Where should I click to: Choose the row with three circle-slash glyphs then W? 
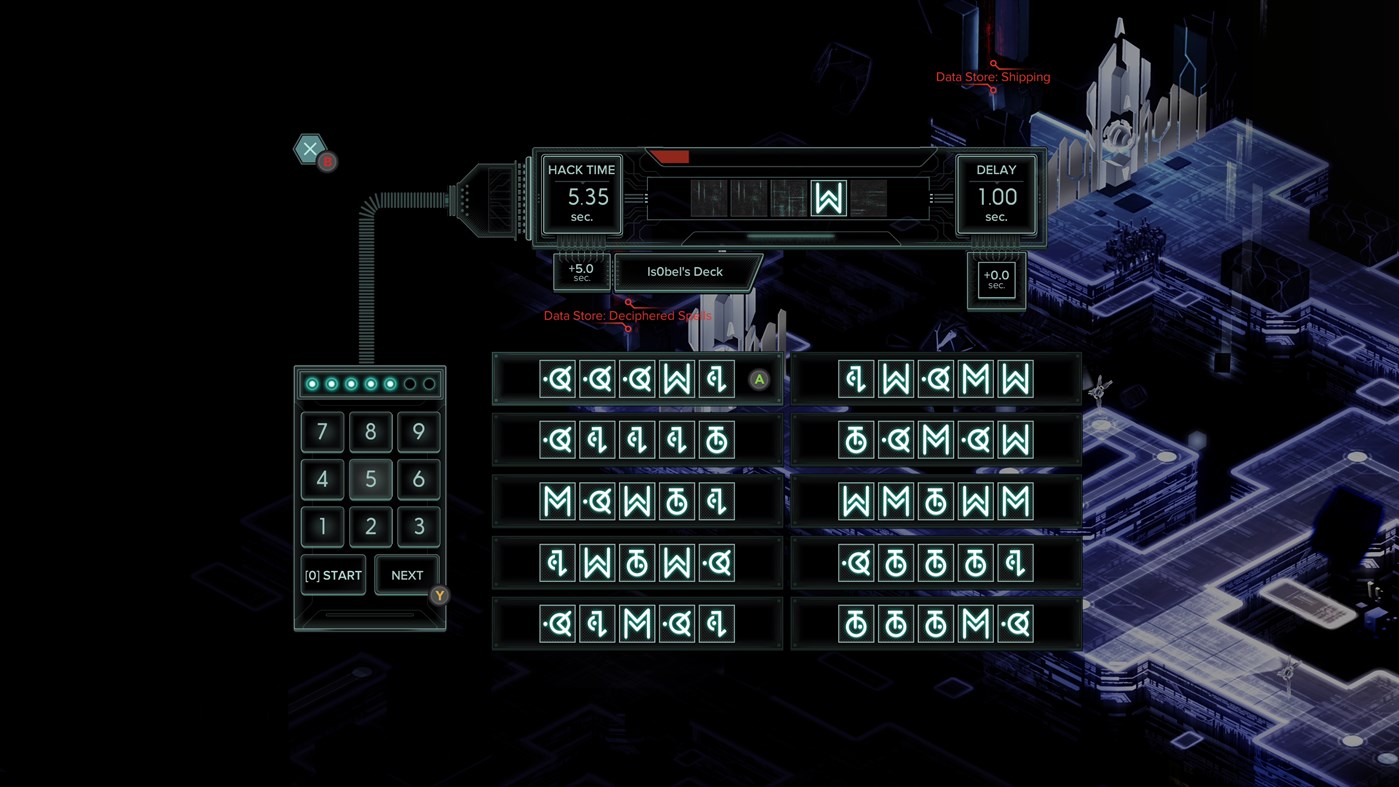tap(637, 379)
